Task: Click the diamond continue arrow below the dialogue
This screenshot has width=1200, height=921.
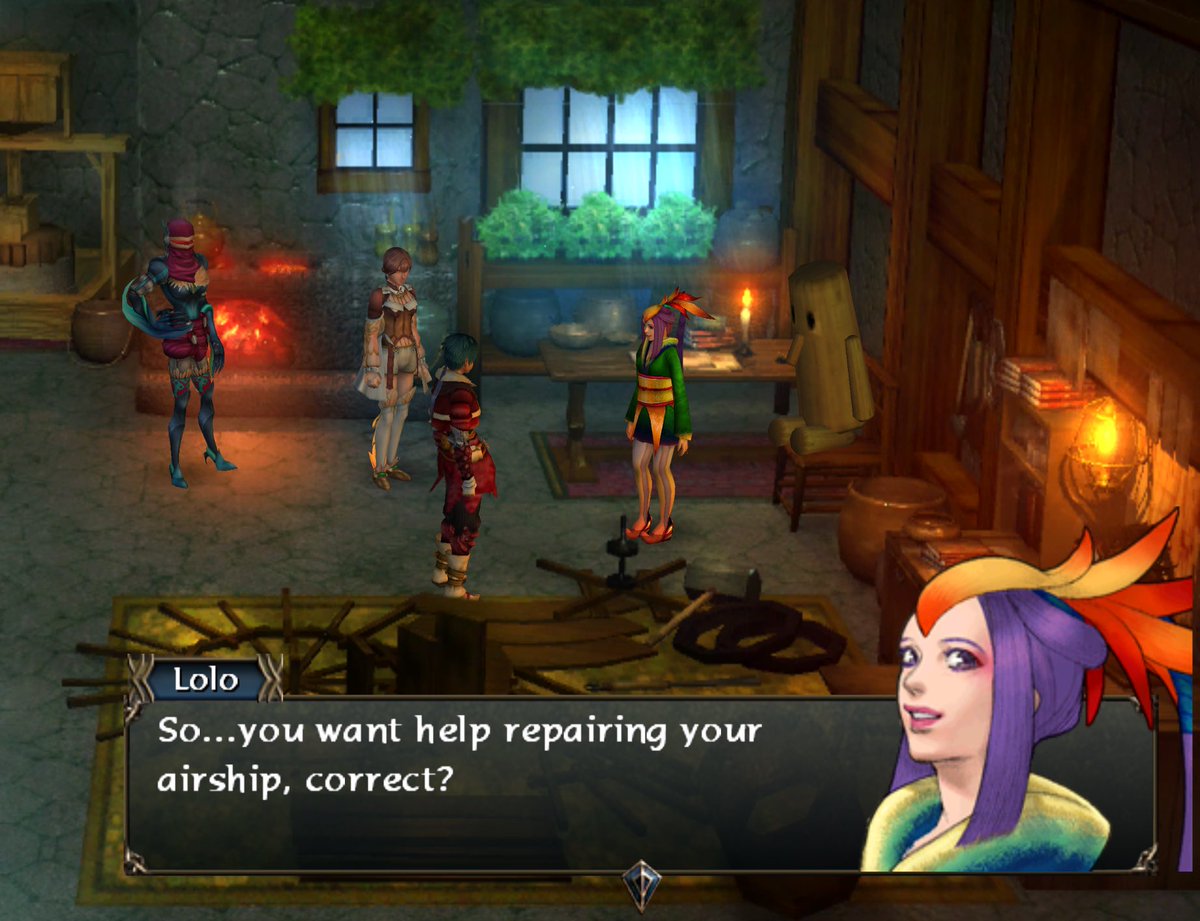Action: pos(641,882)
